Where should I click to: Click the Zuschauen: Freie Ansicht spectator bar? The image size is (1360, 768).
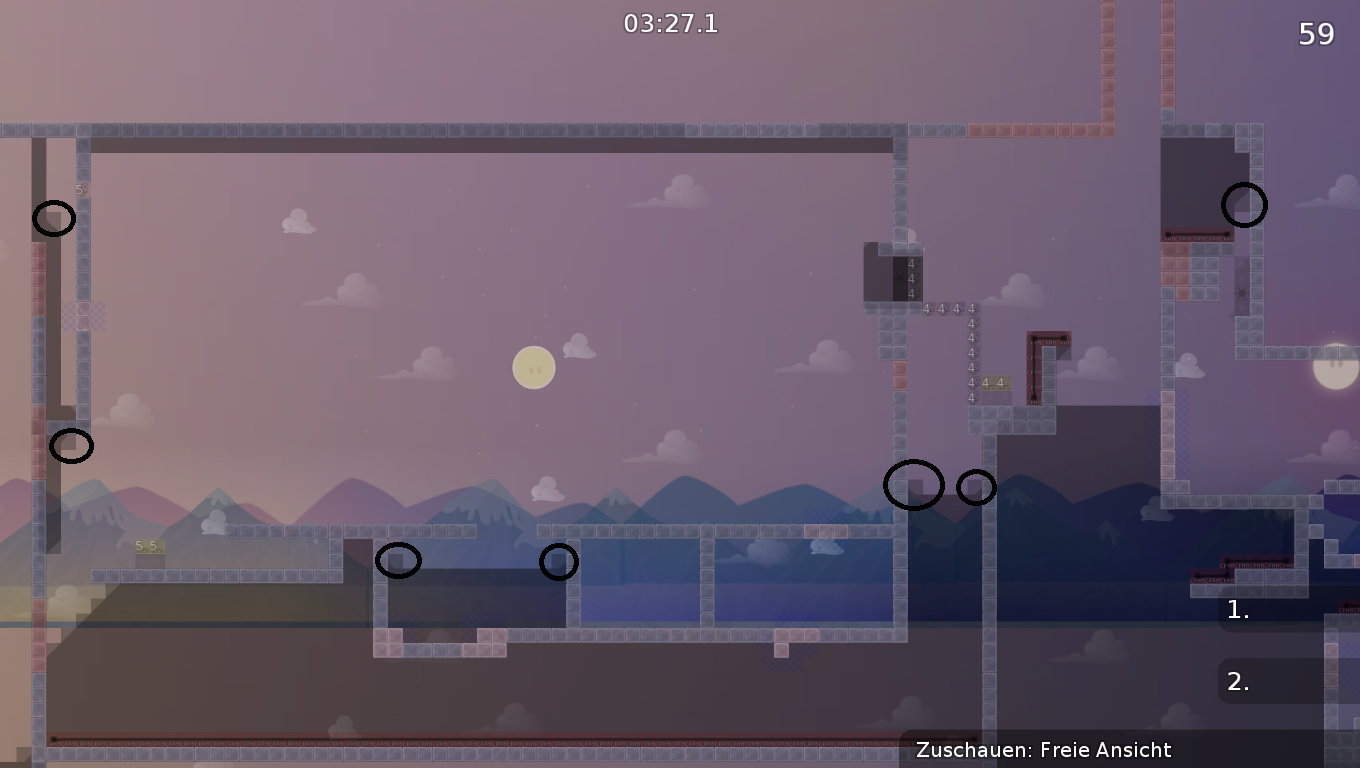(x=1043, y=750)
